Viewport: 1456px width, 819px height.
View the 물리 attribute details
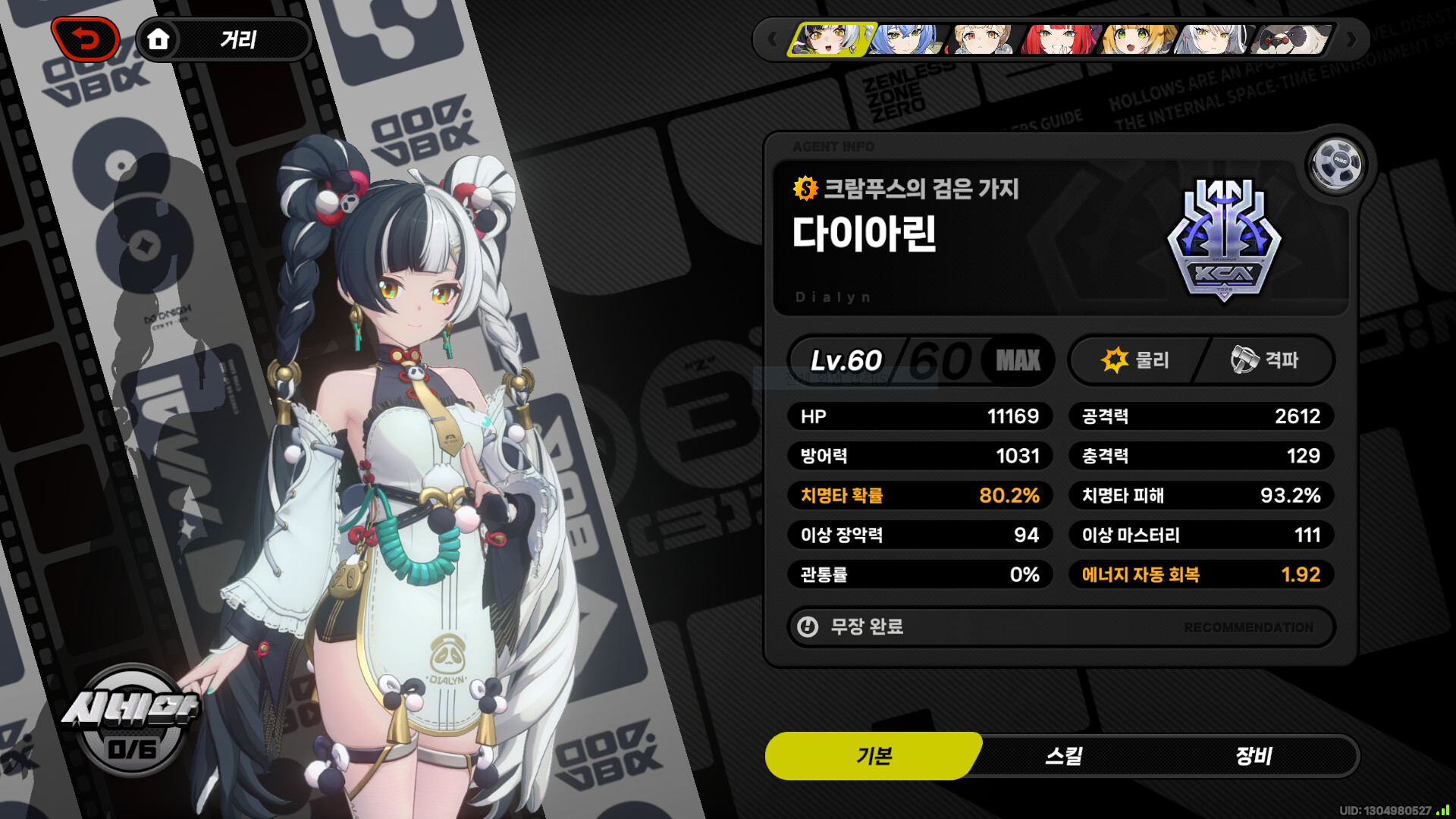point(1136,360)
